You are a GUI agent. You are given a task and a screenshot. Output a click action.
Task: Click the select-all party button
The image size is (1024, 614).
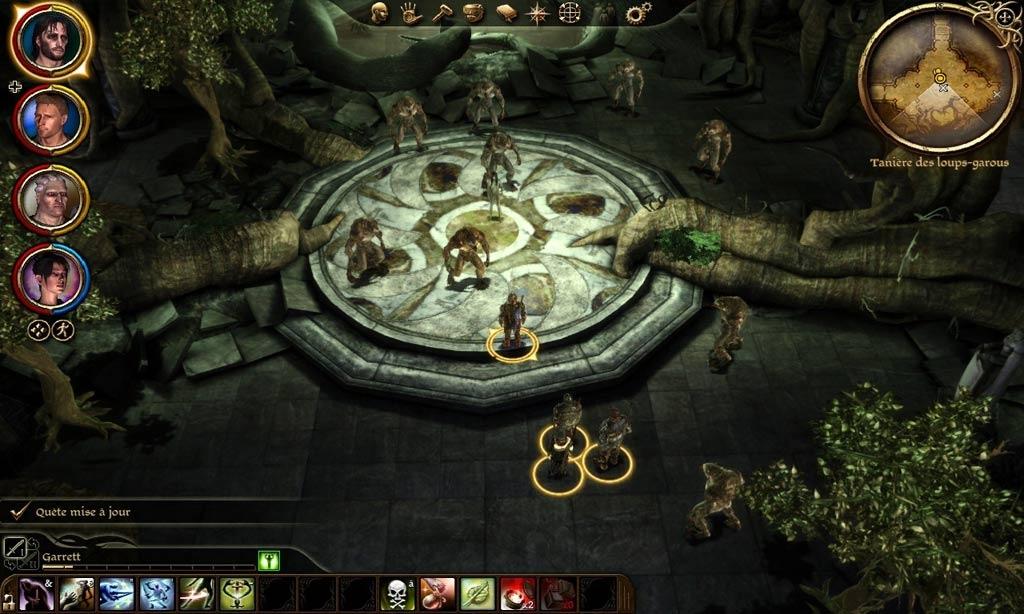(x=39, y=330)
